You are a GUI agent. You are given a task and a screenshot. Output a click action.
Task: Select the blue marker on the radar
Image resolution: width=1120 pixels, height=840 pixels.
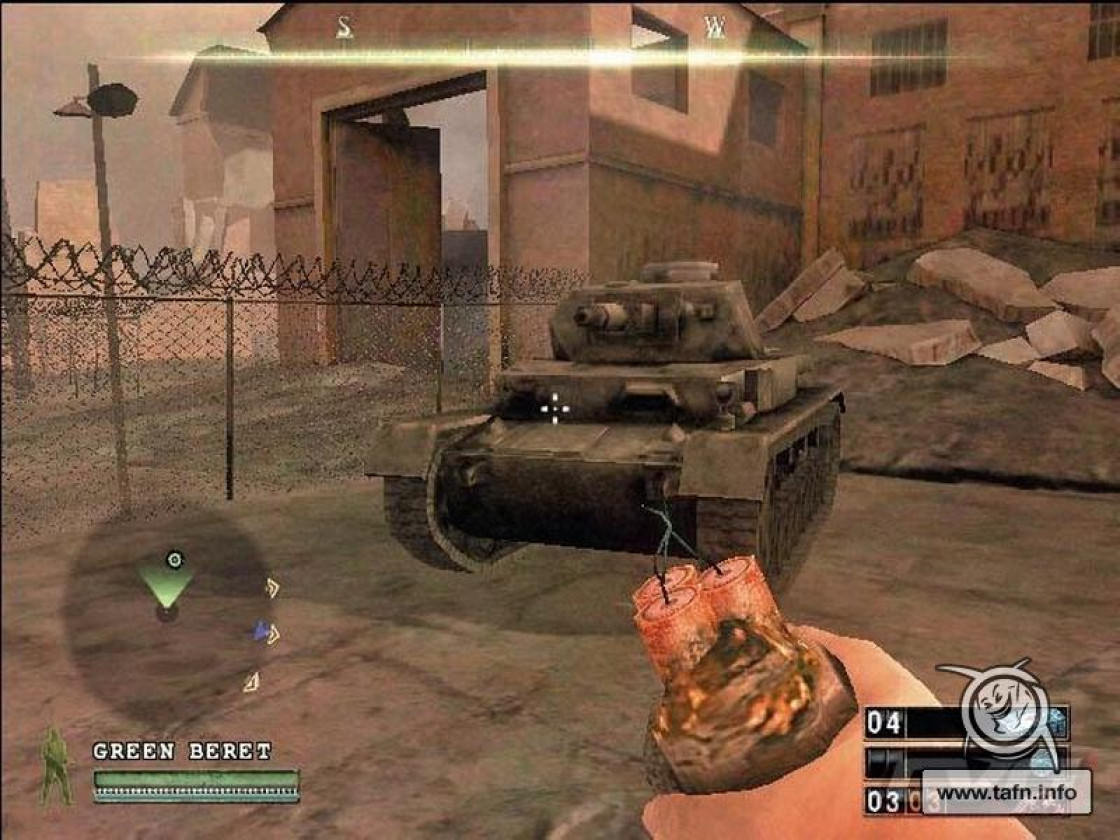[261, 631]
